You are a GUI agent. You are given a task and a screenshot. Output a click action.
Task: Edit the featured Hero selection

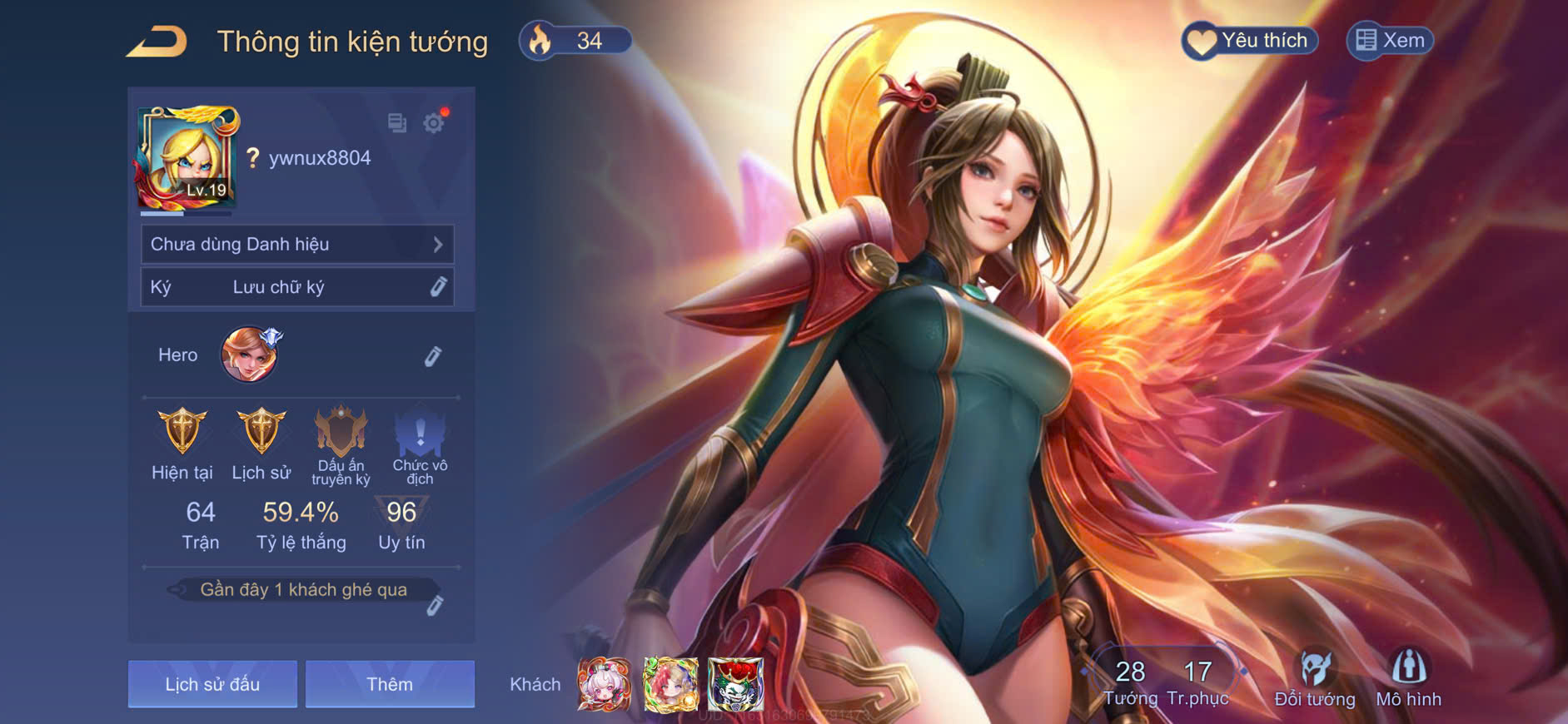point(432,356)
